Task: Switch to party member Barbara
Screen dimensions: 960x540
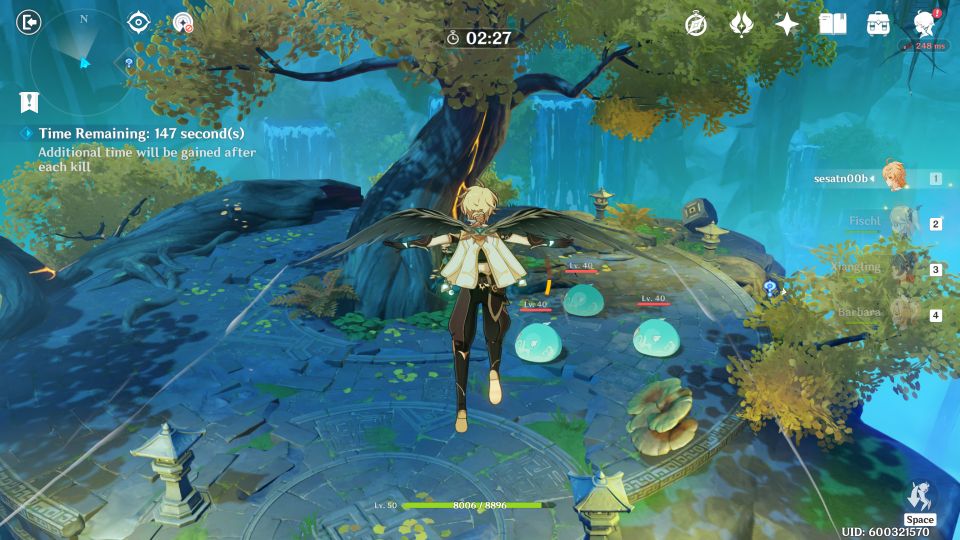Action: (898, 313)
